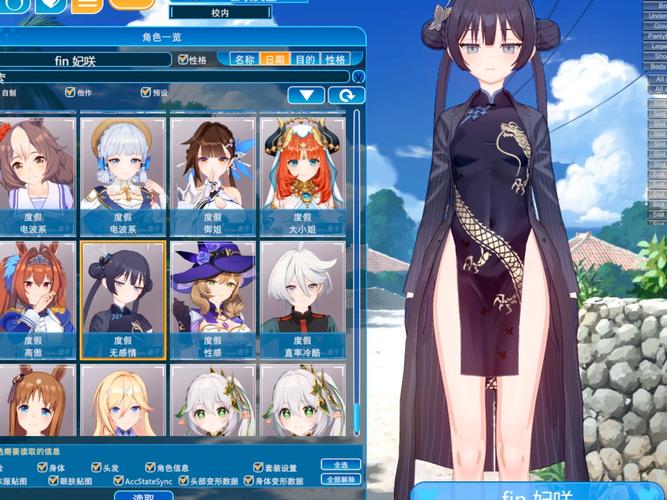Click the 全部解除 deselect-all button
The width and height of the screenshot is (667, 500).
coord(340,480)
